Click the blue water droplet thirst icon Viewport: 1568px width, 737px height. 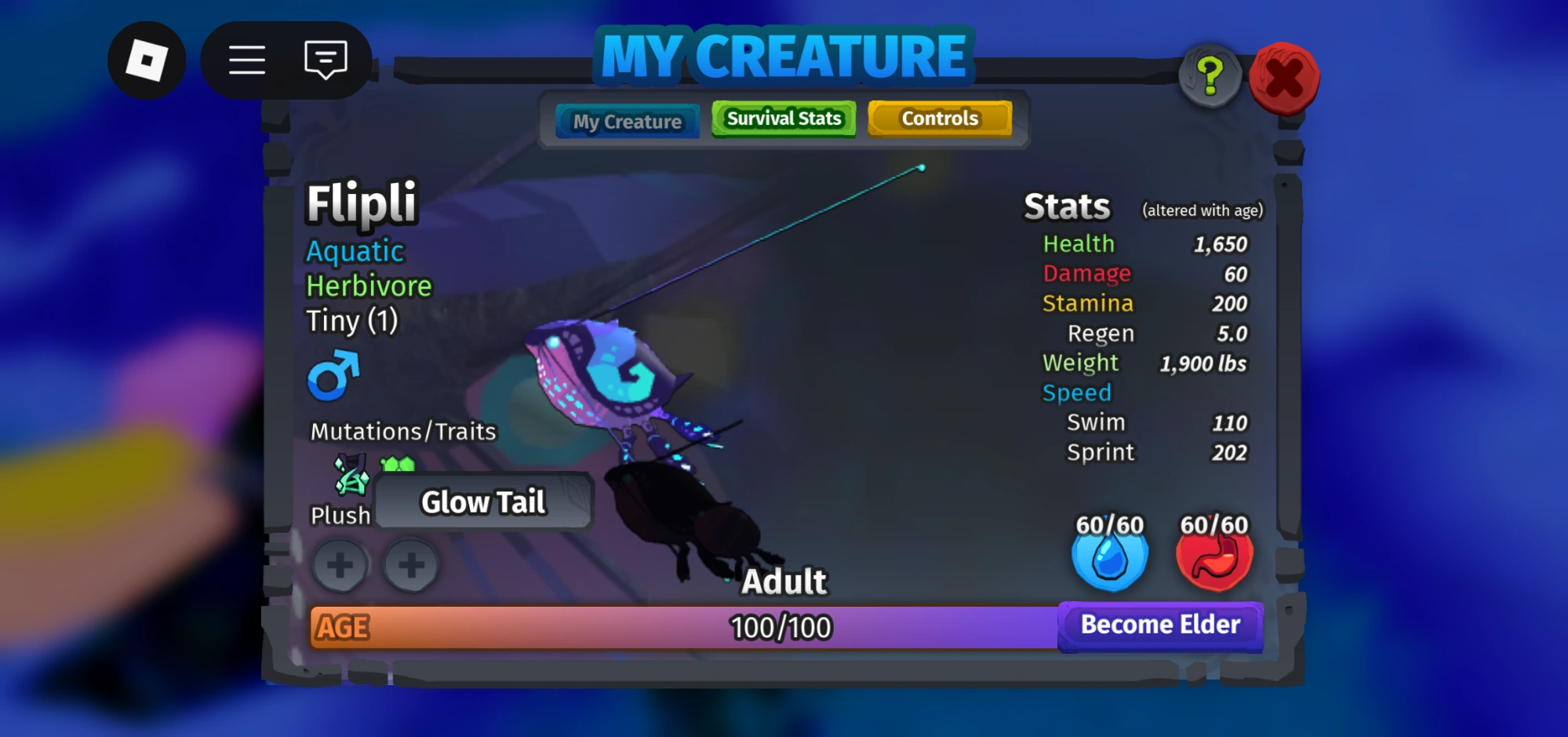(1109, 557)
